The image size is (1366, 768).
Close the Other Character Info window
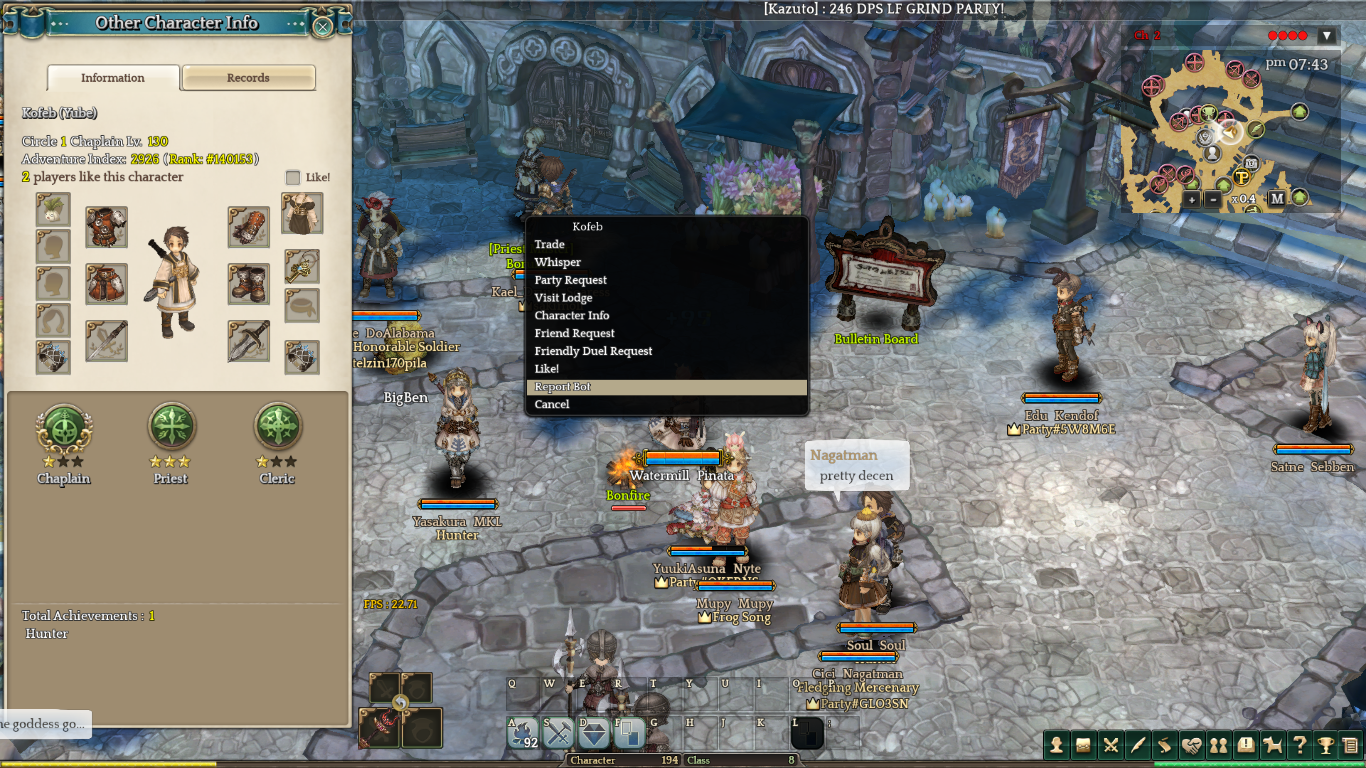(322, 26)
